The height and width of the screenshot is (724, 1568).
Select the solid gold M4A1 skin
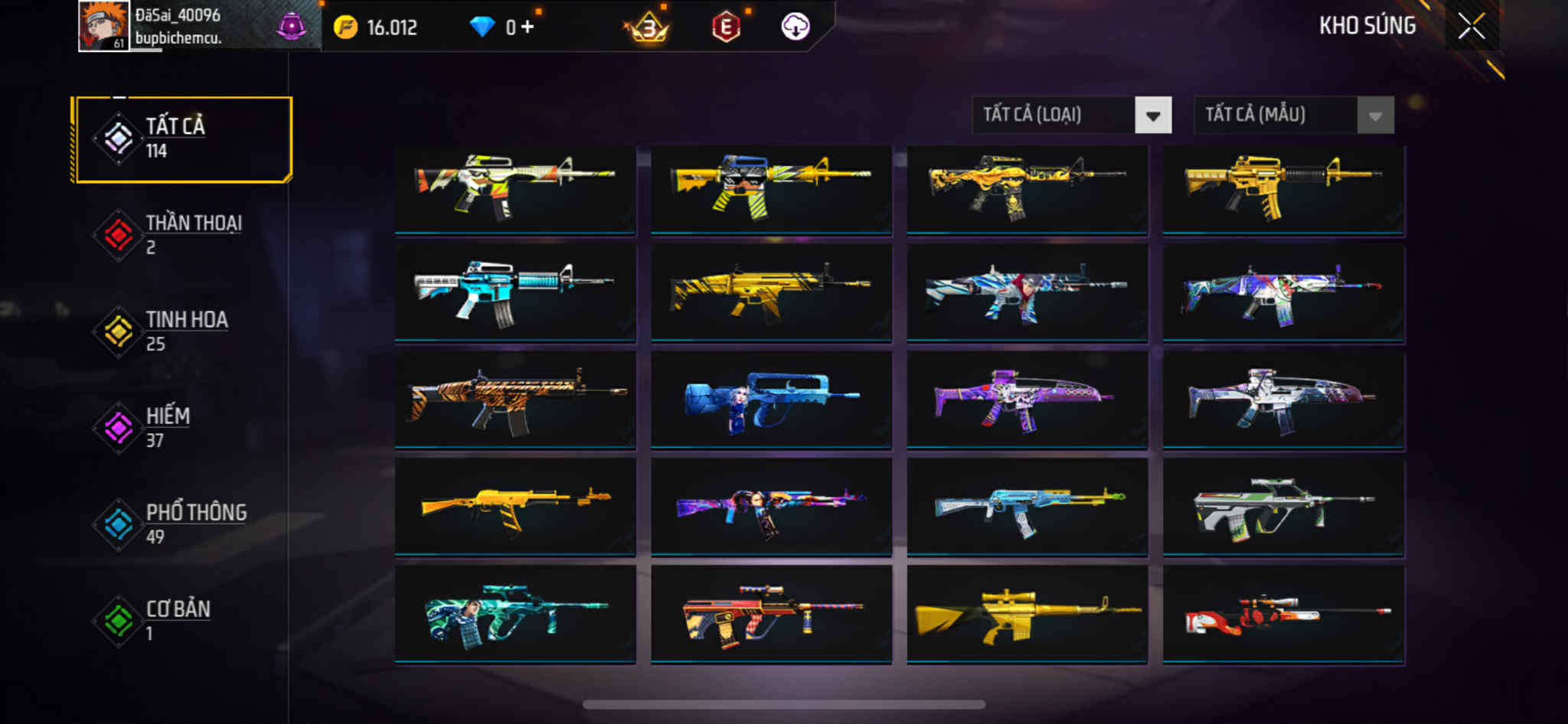point(1283,188)
